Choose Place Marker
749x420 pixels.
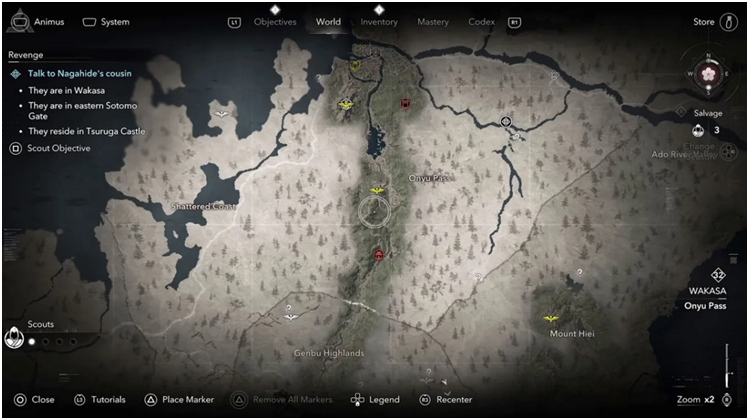(x=180, y=399)
